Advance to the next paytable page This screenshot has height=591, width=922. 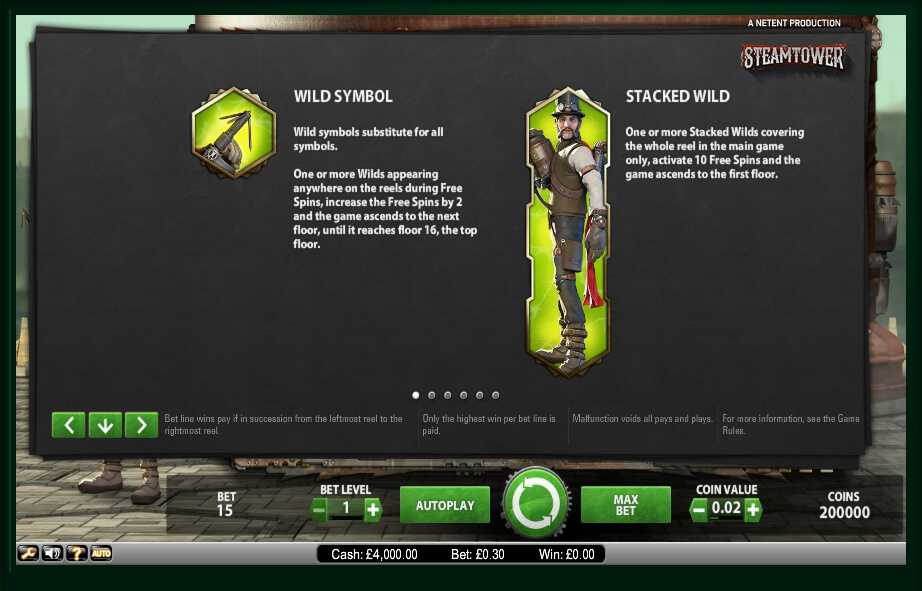click(142, 425)
